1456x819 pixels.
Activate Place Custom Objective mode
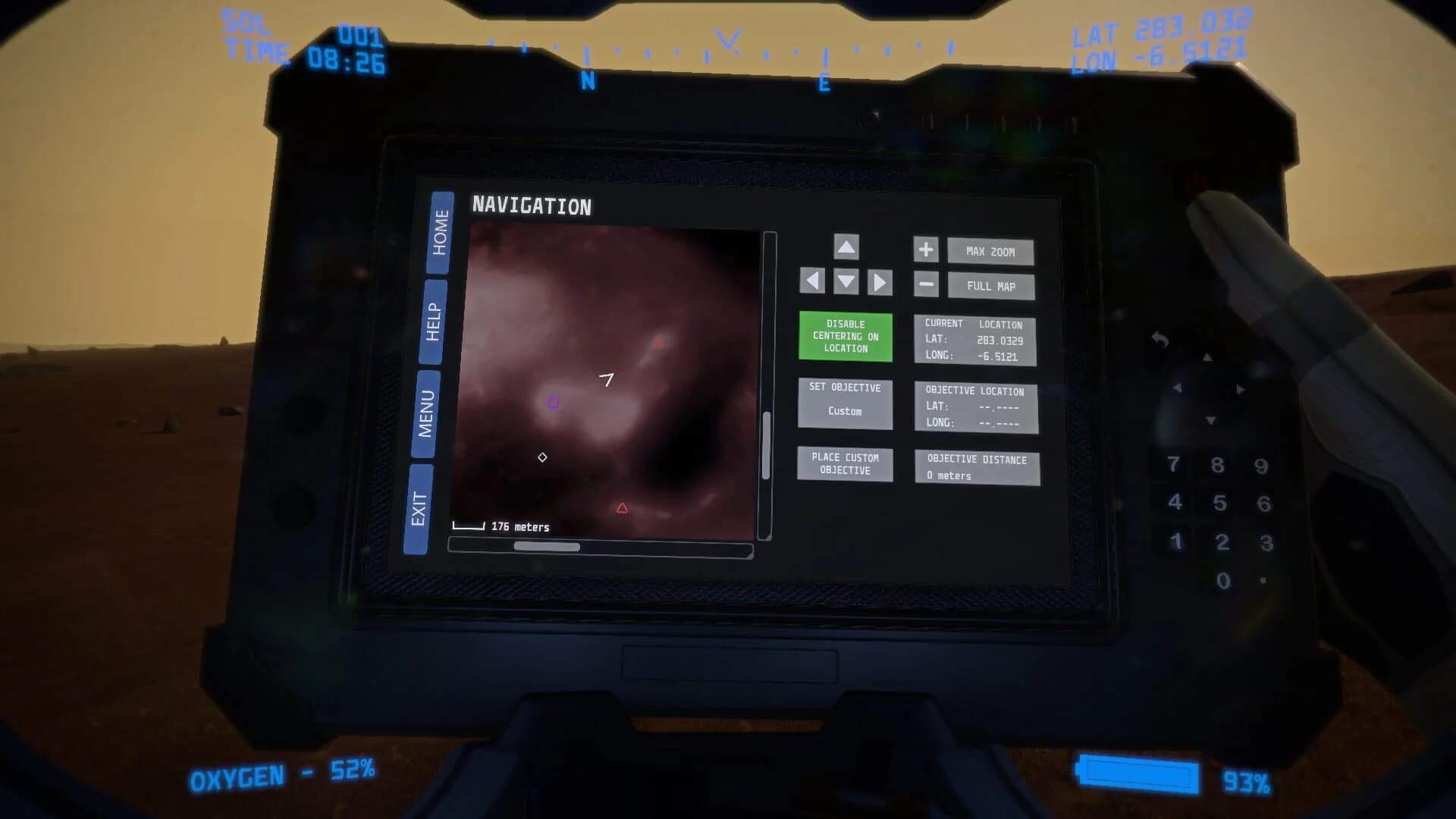(844, 464)
